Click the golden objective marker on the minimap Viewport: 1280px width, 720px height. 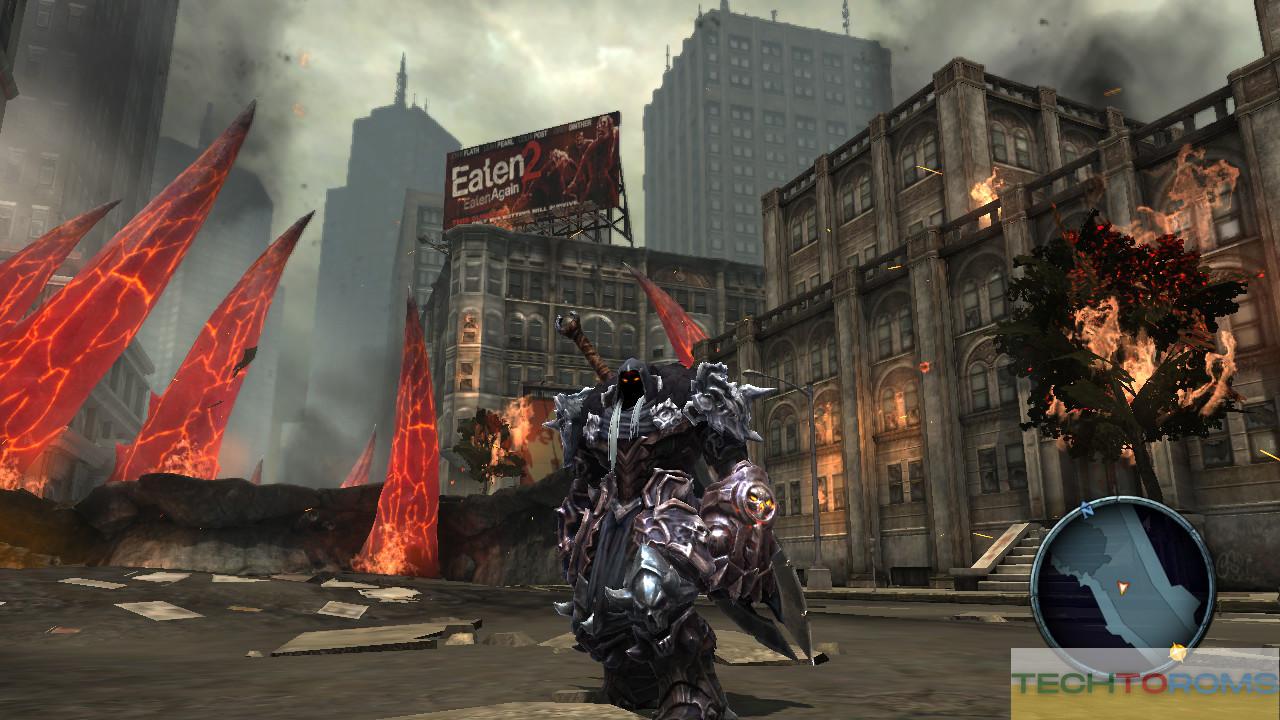pos(1178,653)
